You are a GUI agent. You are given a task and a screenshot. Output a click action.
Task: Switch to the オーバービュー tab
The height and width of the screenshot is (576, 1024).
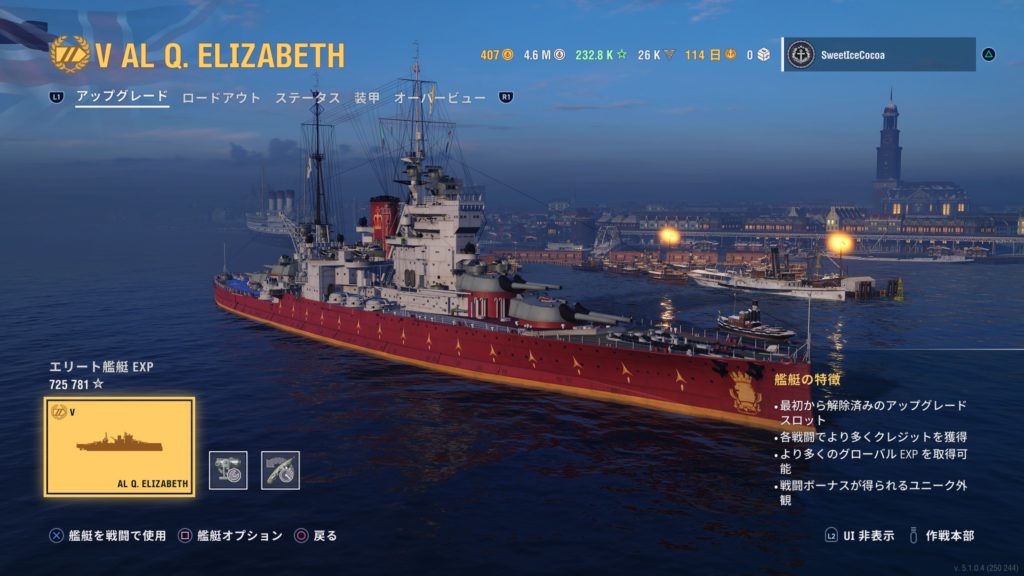click(x=440, y=98)
